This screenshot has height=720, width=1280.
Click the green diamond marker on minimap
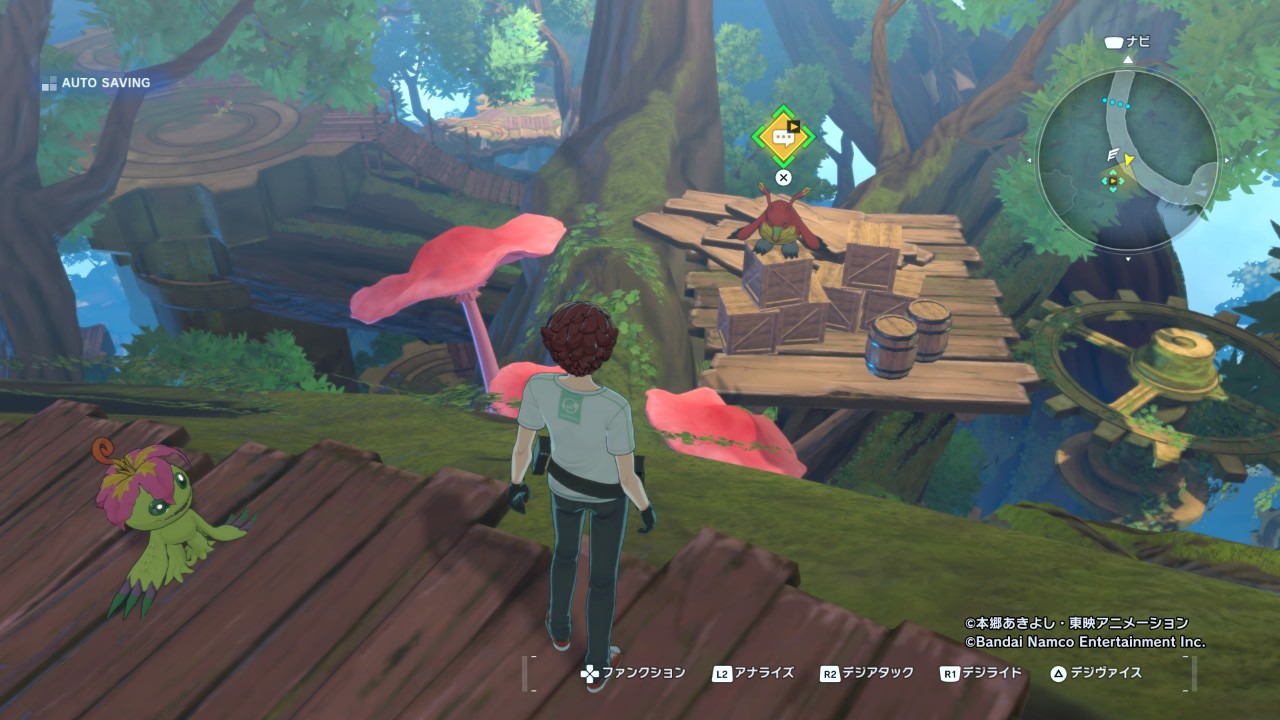(x=1112, y=180)
